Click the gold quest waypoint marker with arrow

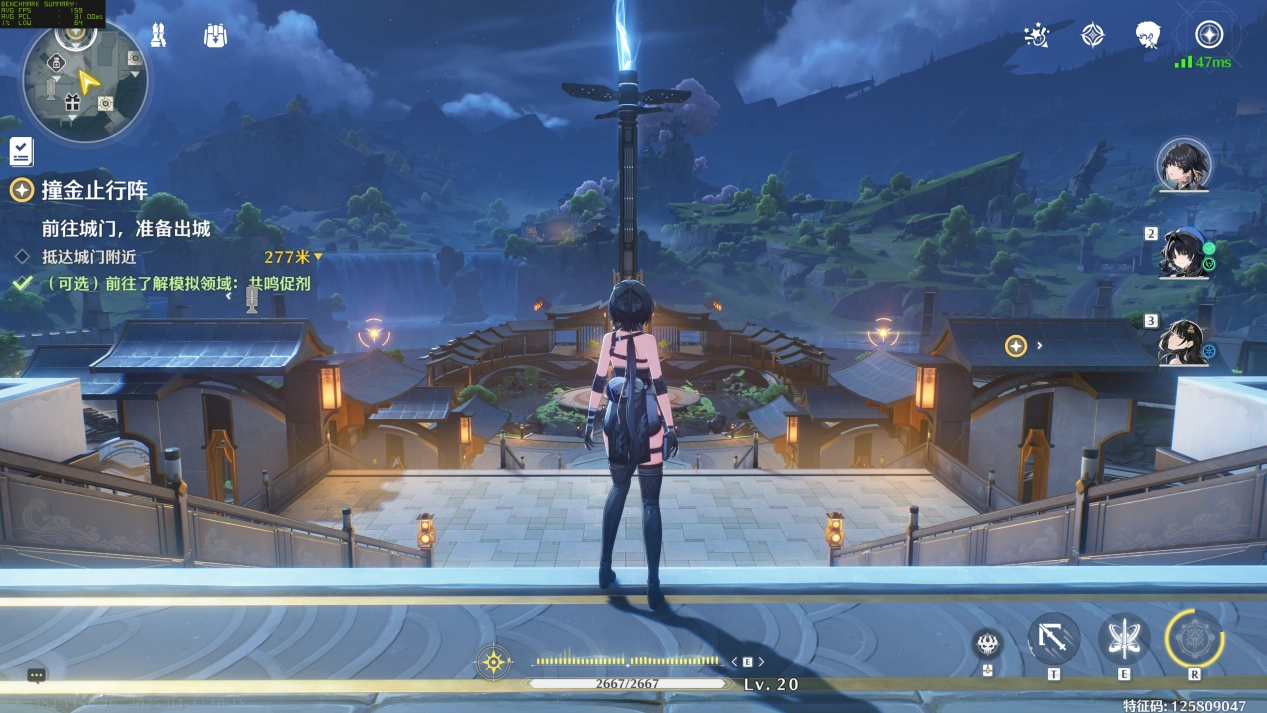tap(1016, 346)
